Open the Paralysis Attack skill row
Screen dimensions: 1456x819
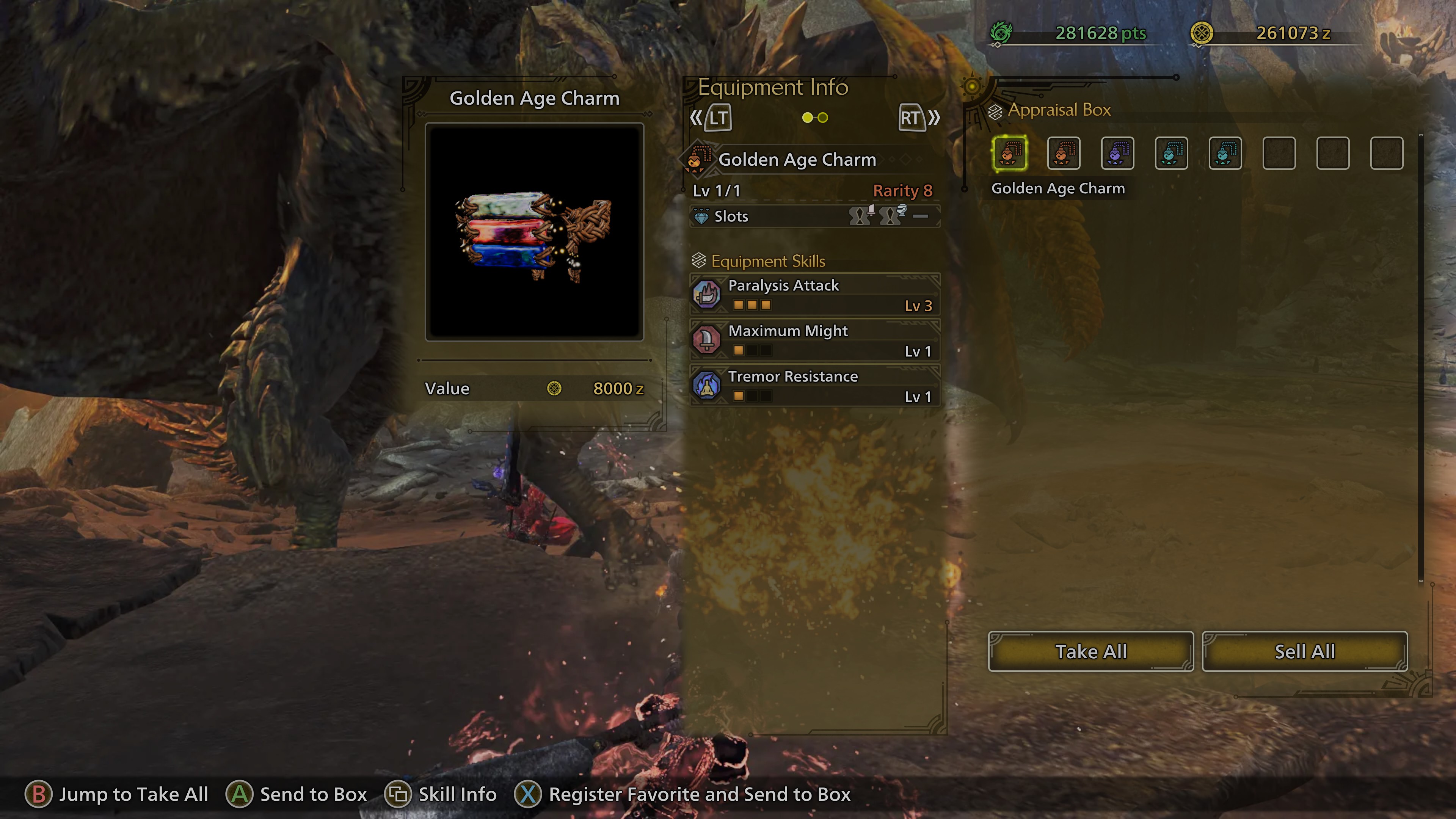point(814,295)
